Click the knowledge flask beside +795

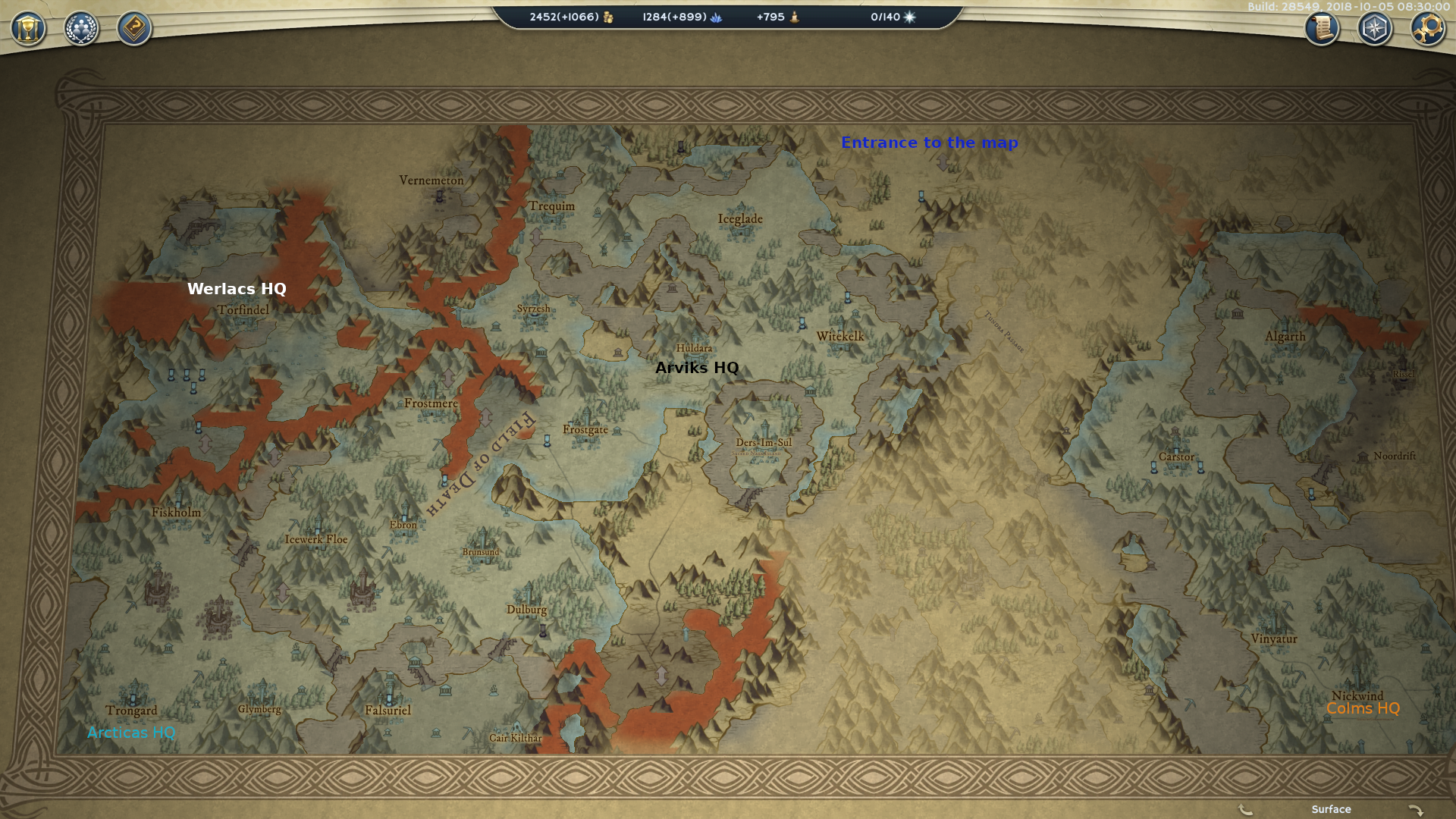[x=795, y=16]
